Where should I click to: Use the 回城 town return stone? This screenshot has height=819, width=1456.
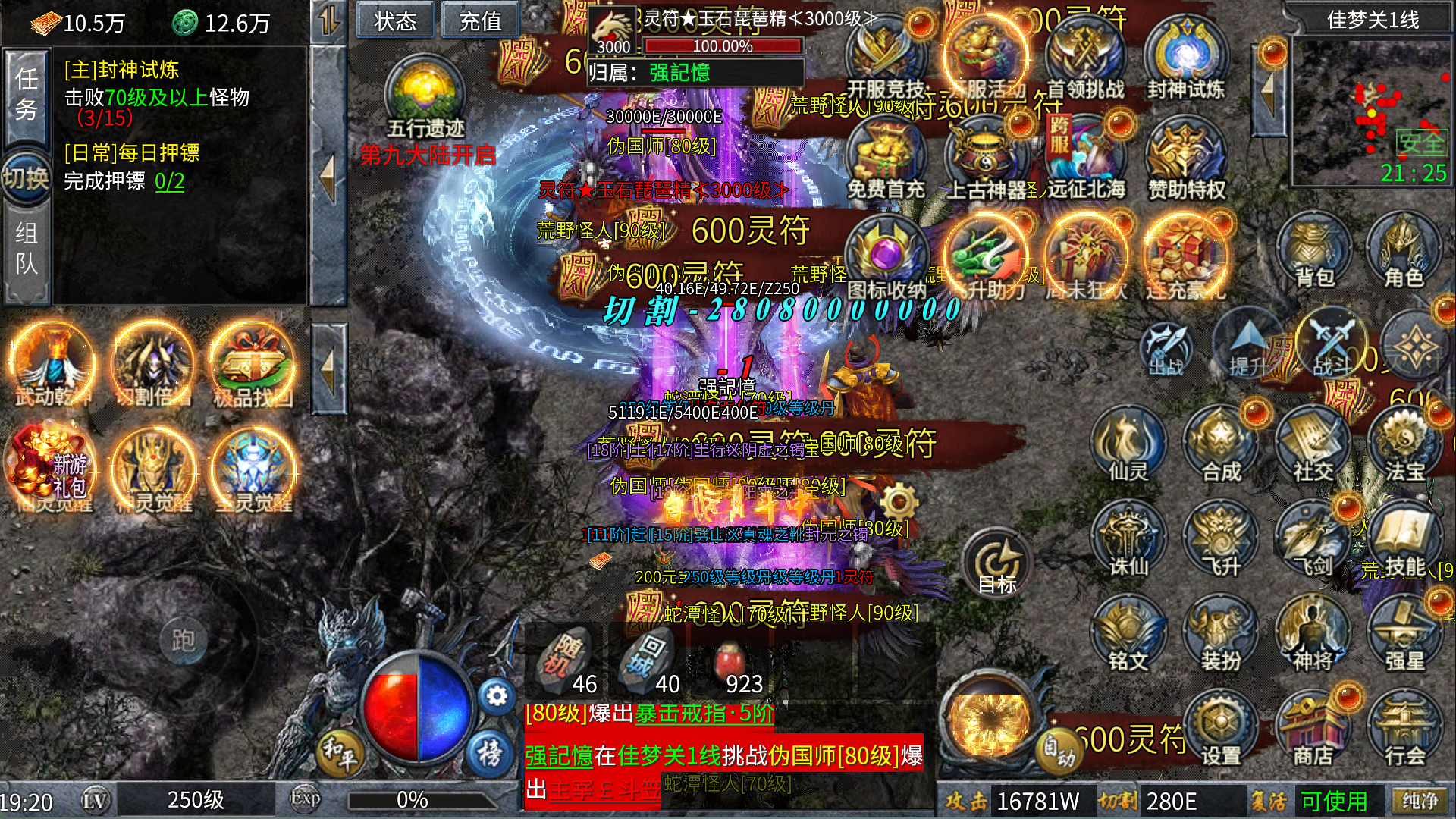click(x=647, y=660)
